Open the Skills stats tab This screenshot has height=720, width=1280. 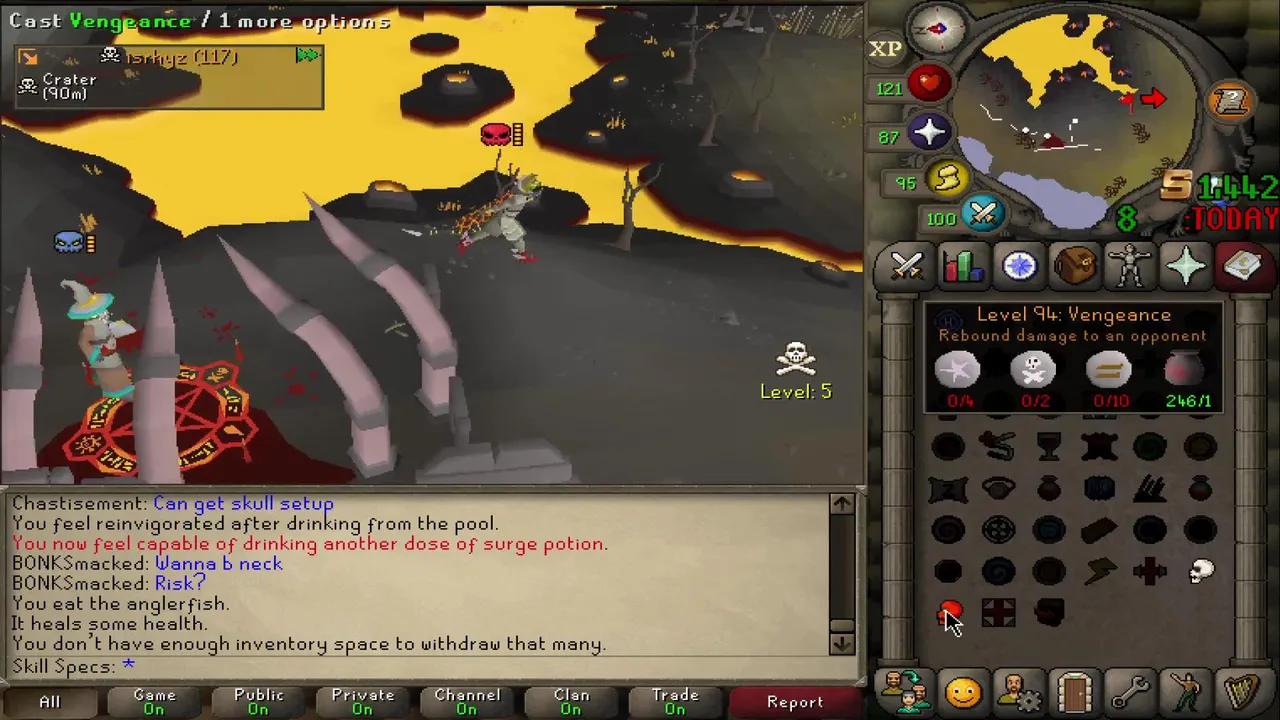click(x=961, y=265)
